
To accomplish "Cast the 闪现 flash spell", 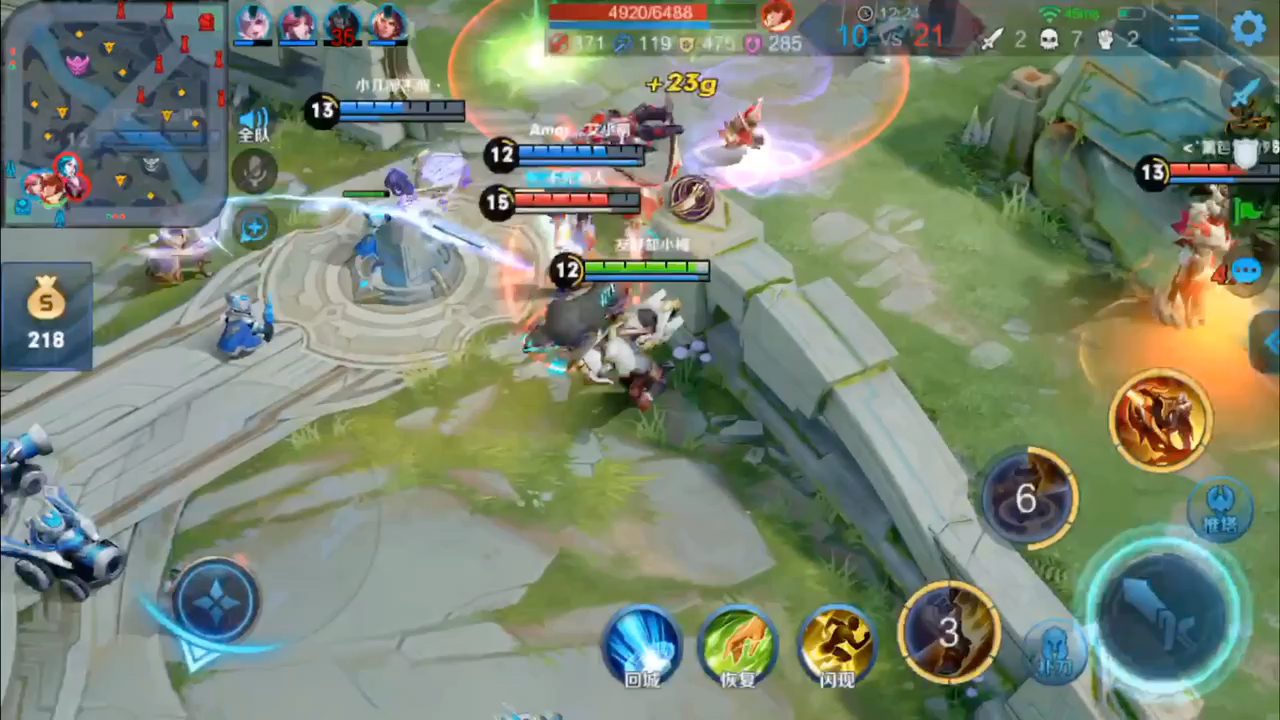I will pos(837,641).
